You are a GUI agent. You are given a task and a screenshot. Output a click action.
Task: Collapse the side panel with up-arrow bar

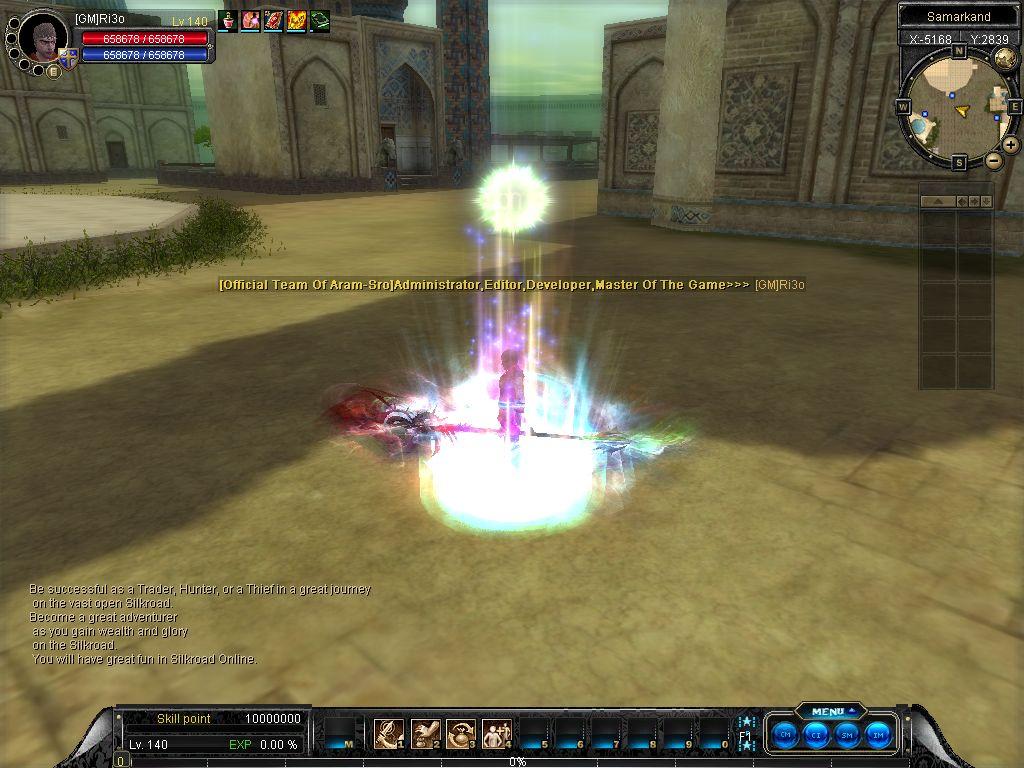[938, 201]
